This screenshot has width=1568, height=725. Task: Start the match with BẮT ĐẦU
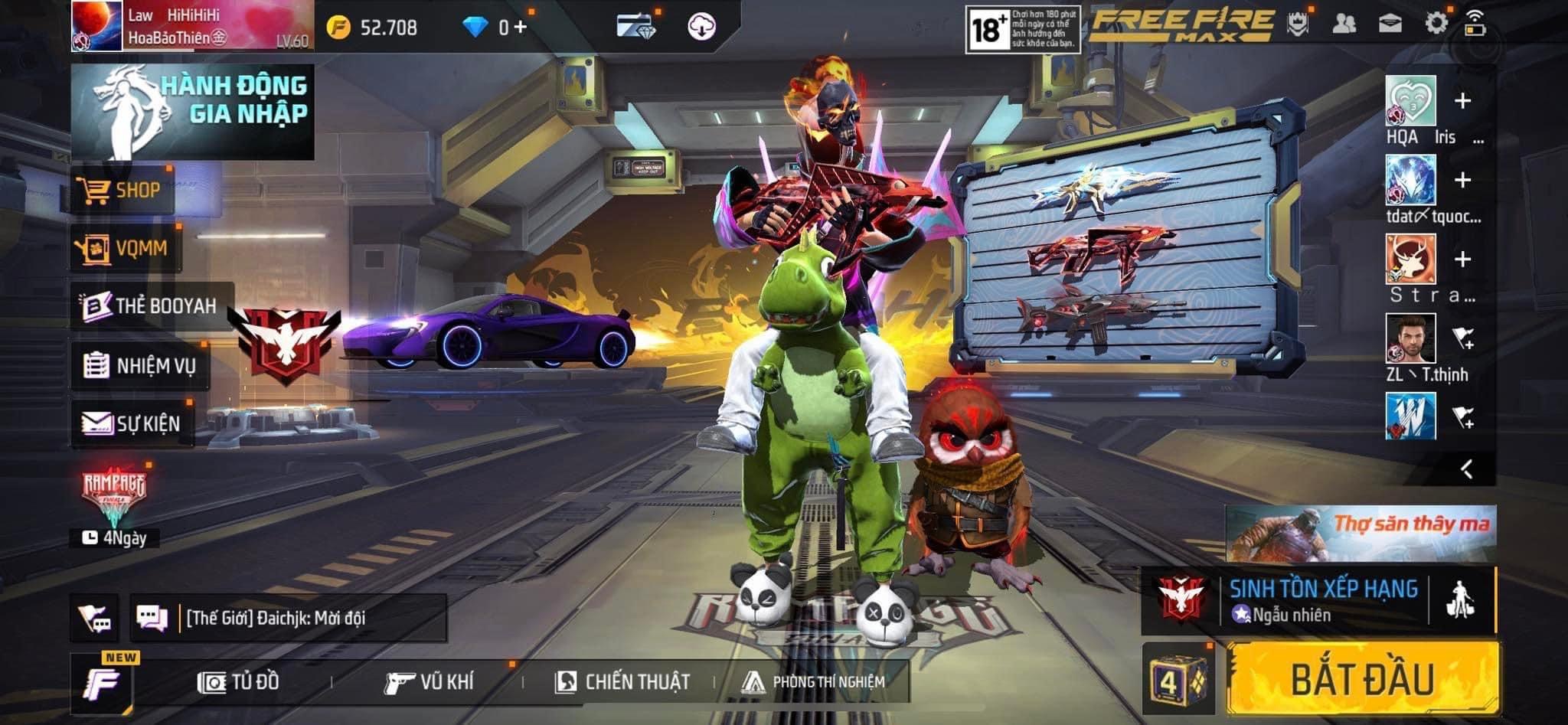pyautogui.click(x=1362, y=679)
